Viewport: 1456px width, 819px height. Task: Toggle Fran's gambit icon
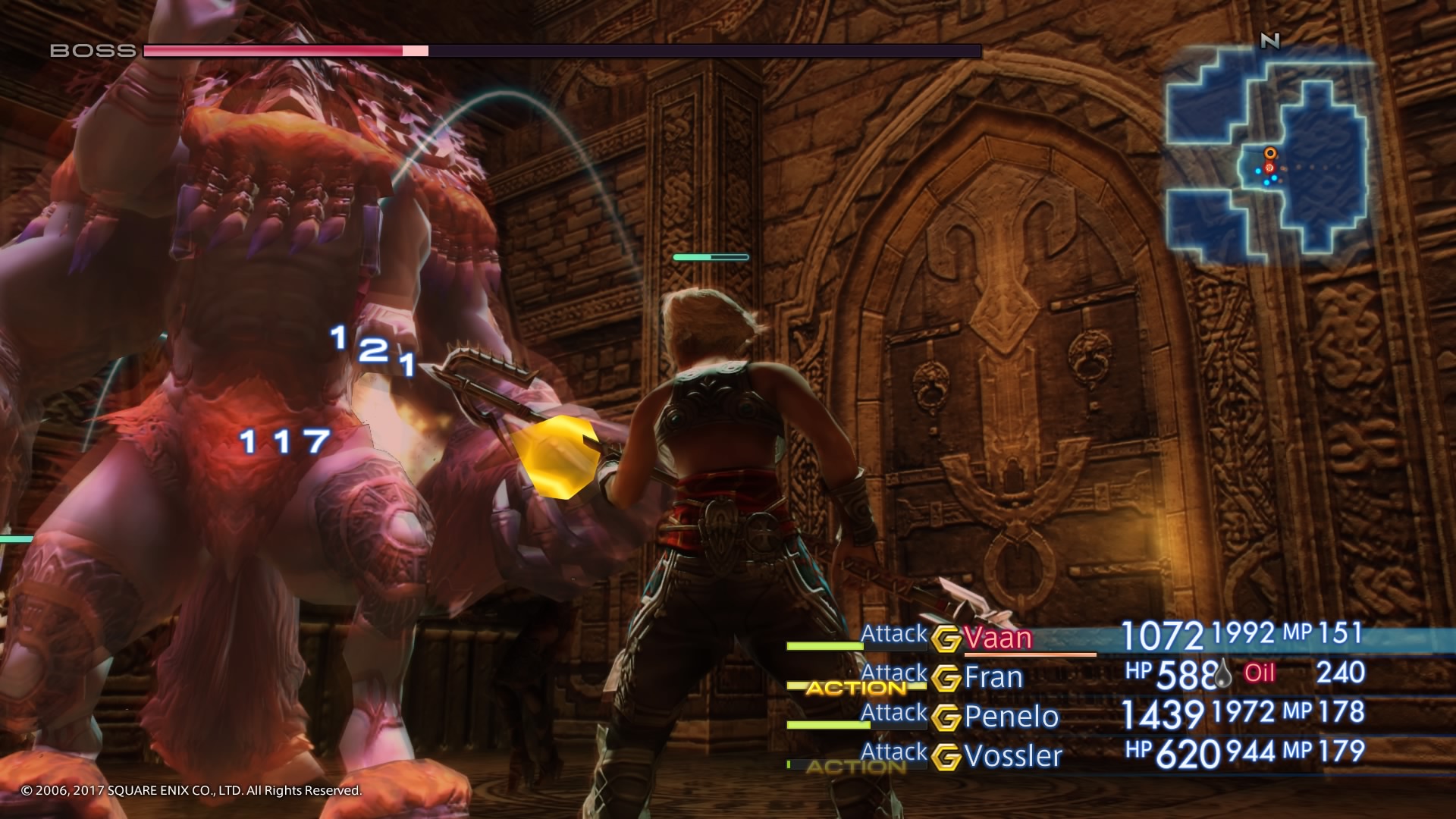(x=946, y=678)
